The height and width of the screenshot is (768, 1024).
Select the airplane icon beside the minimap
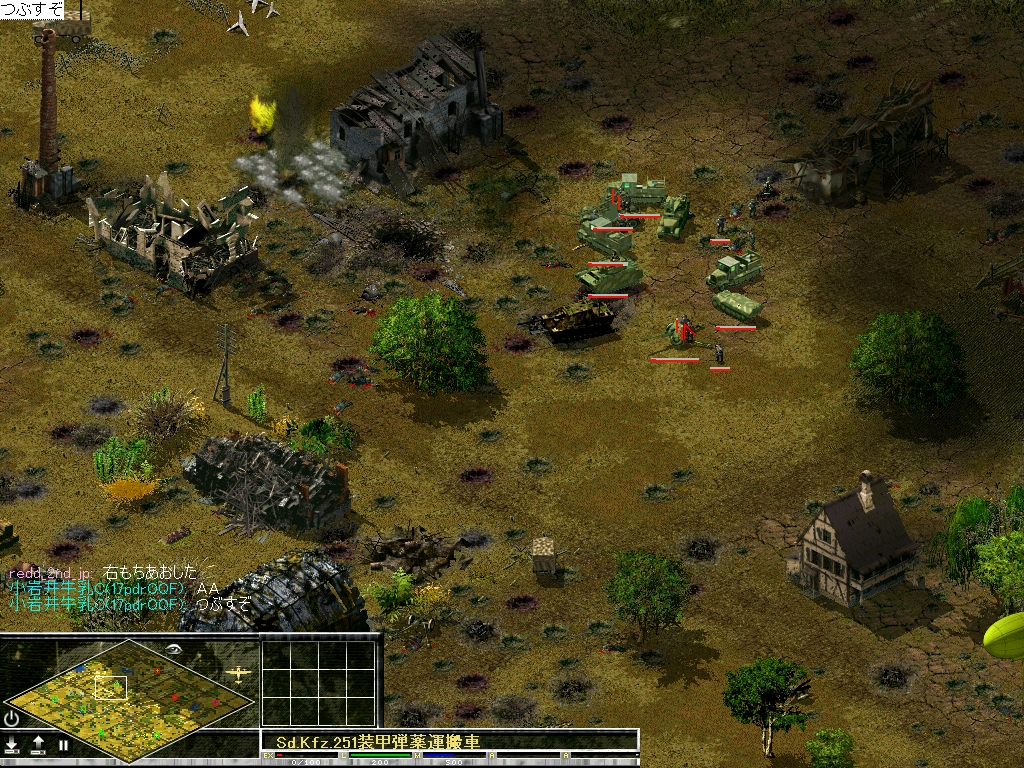tap(238, 674)
